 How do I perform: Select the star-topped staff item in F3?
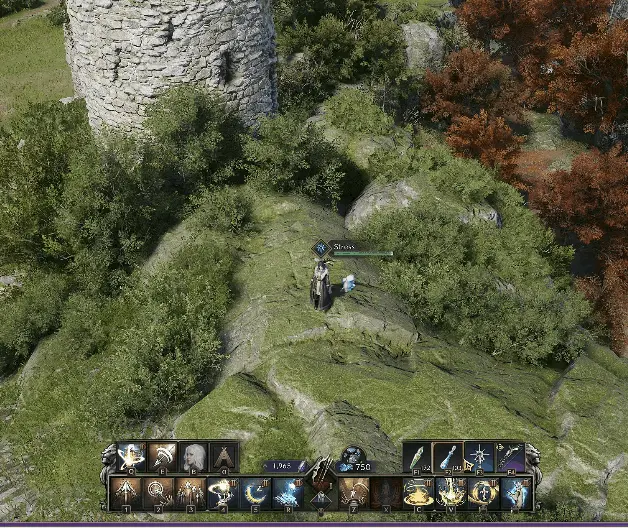pyautogui.click(x=479, y=458)
